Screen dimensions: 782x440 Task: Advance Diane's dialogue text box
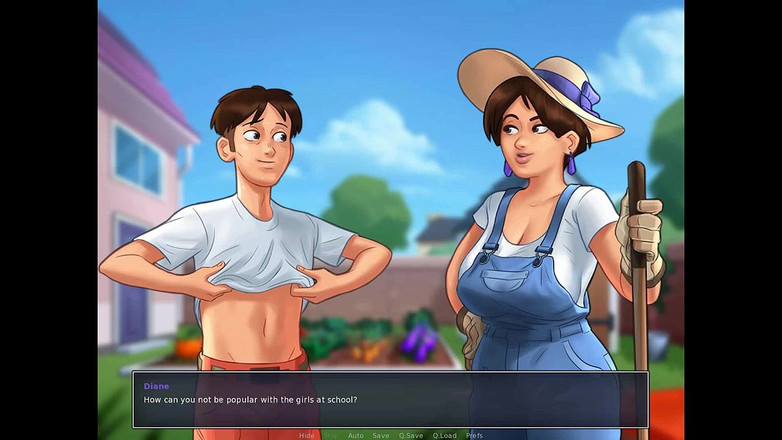point(390,400)
